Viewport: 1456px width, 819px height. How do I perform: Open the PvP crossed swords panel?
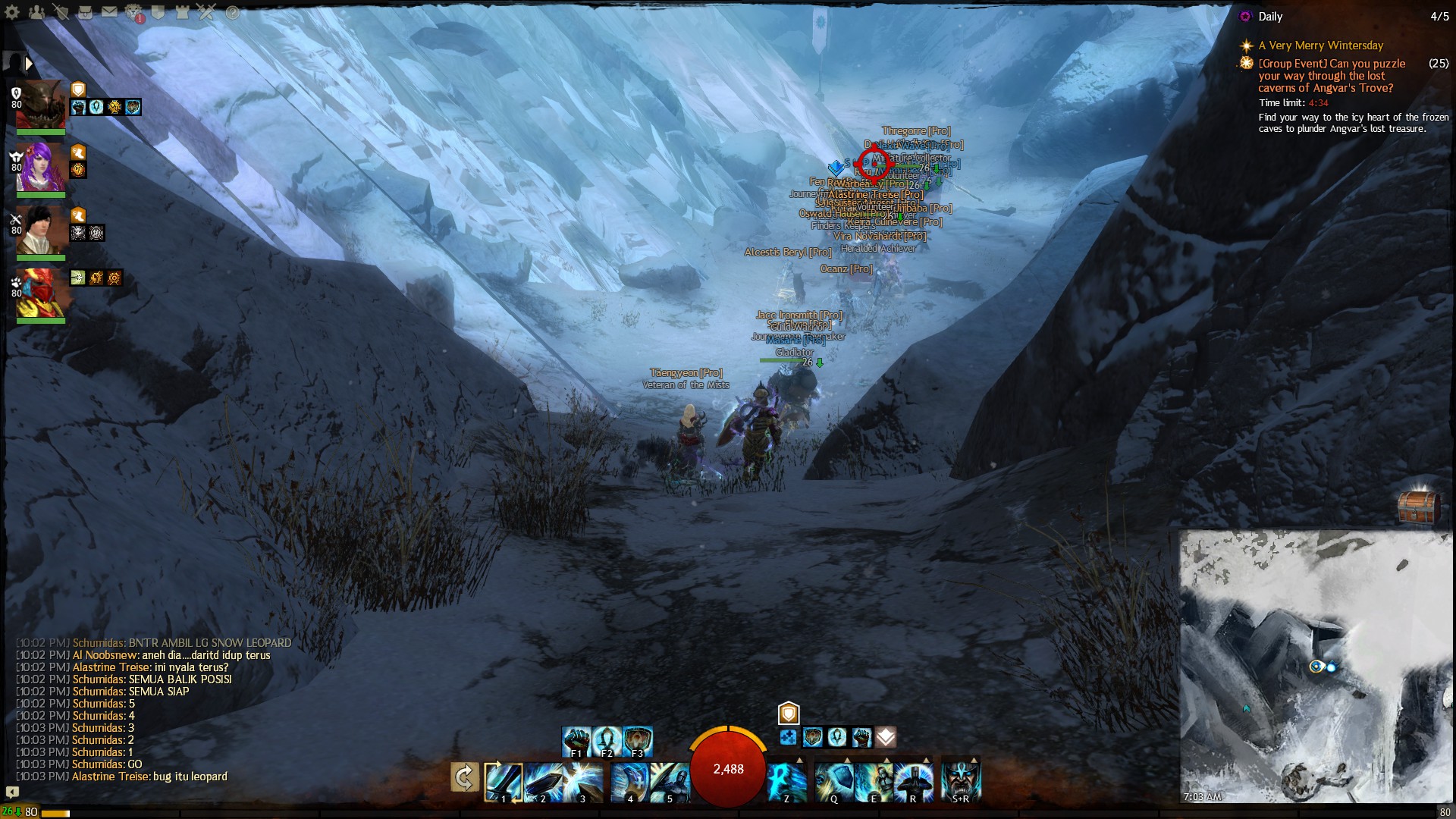206,12
